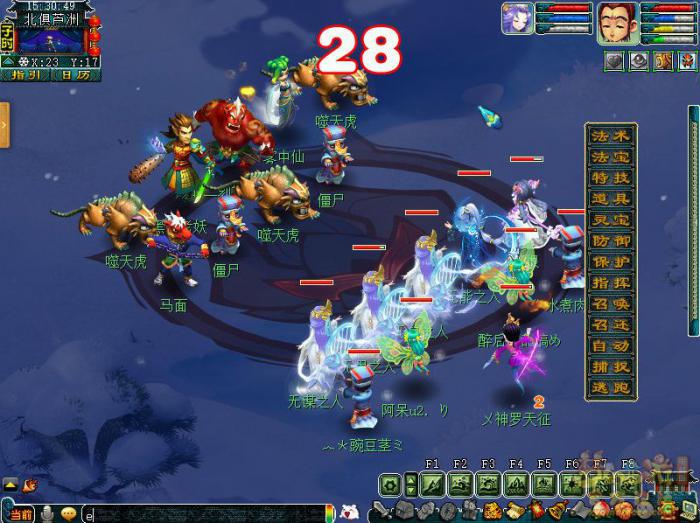Open the 日历 calendar button
This screenshot has width=700, height=523.
tap(67, 74)
